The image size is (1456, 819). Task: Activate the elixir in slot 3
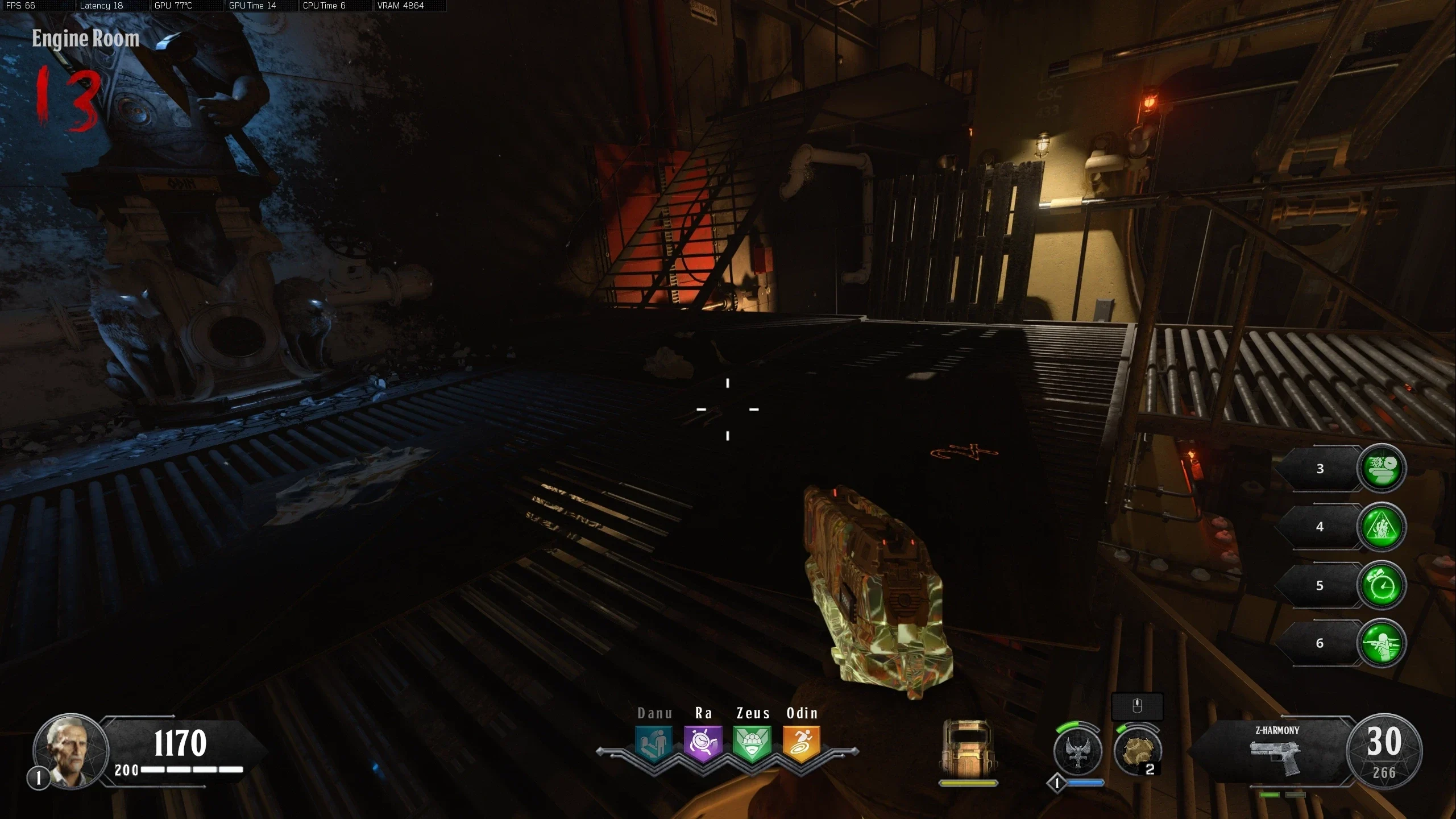click(1382, 468)
